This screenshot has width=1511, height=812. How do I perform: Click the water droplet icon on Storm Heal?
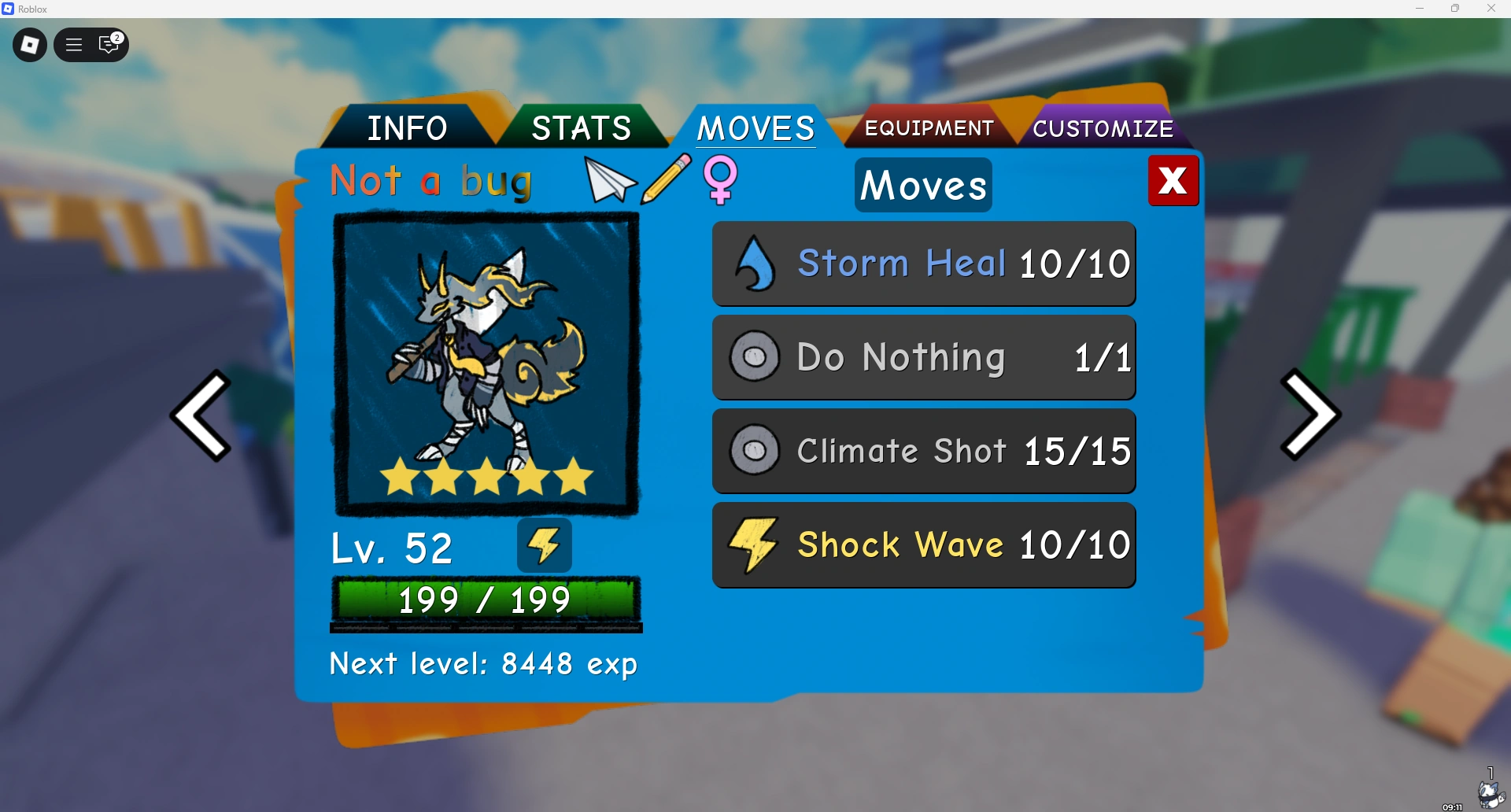(753, 264)
